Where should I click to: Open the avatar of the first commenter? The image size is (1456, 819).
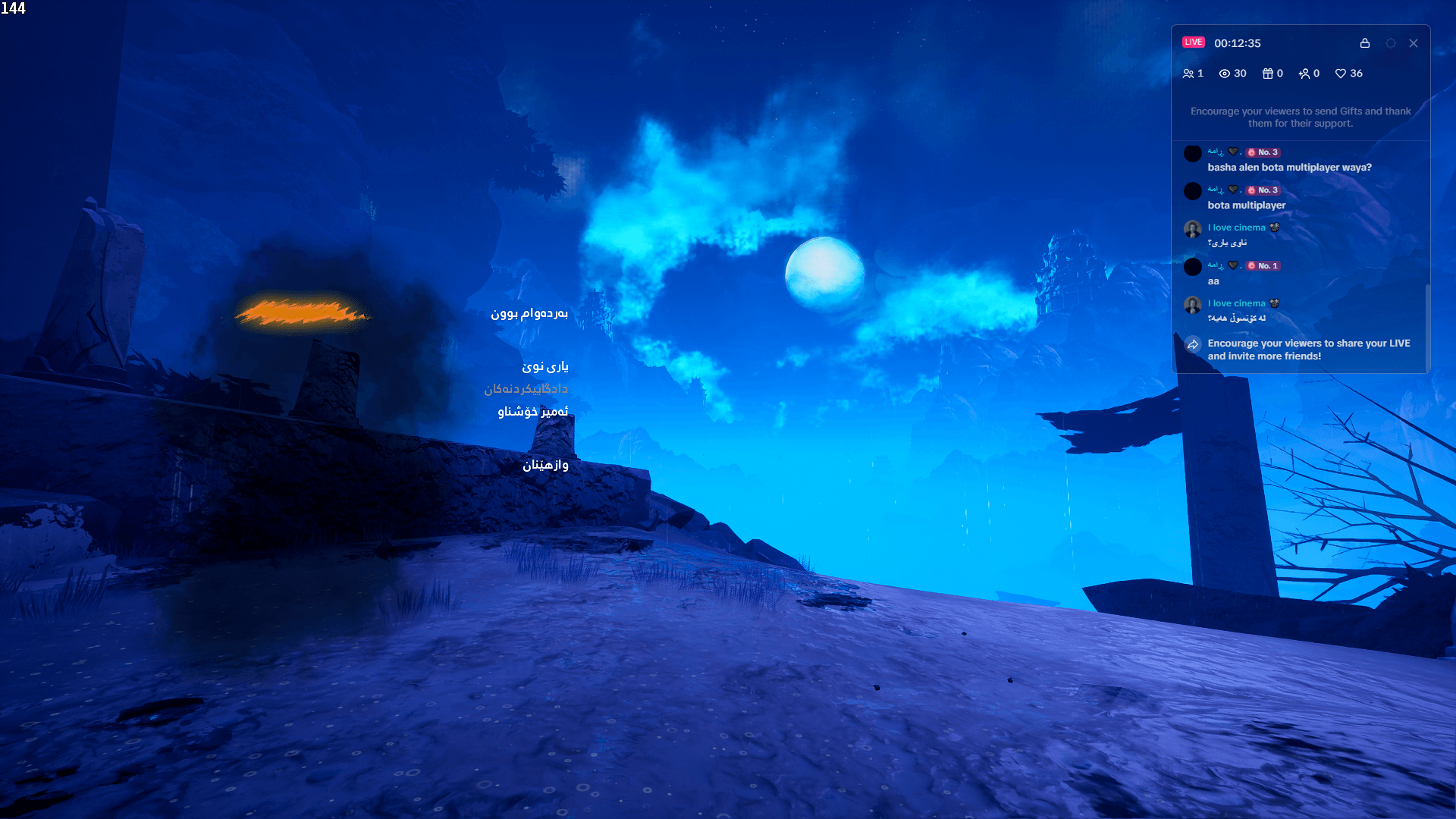coord(1192,153)
